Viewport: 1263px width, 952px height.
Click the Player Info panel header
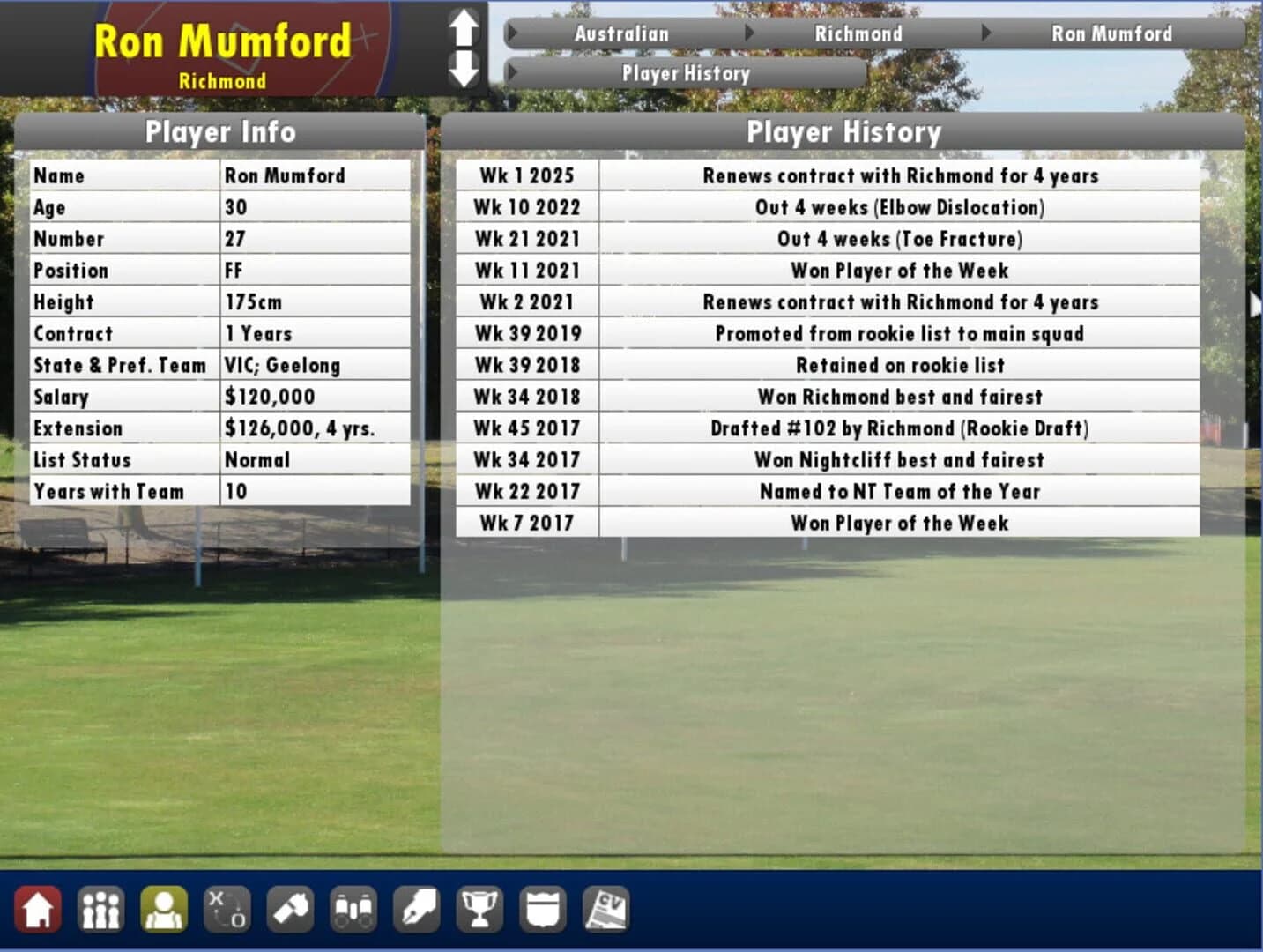coord(221,132)
